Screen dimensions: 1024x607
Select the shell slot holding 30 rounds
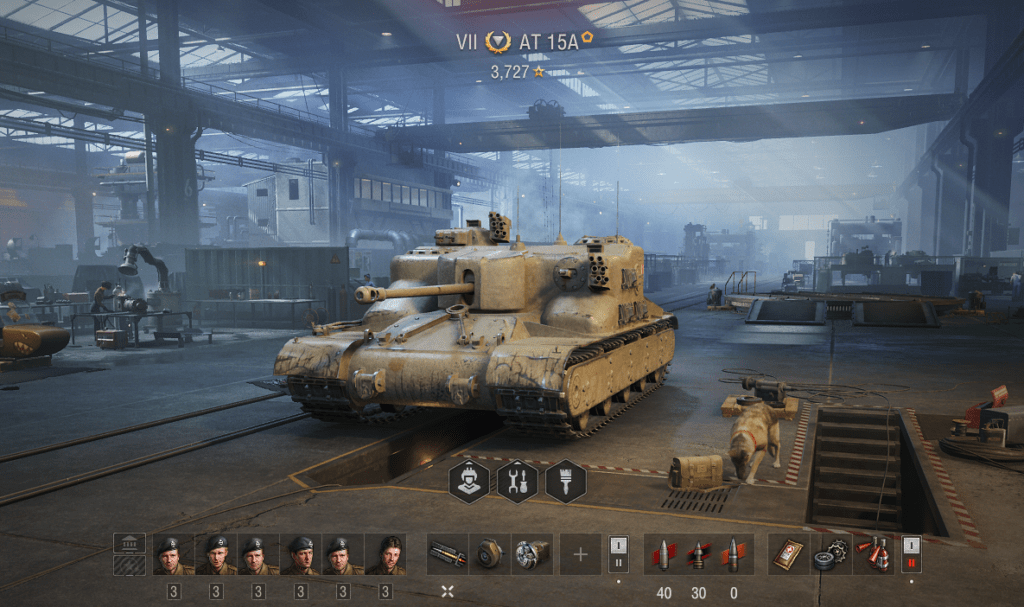pos(698,554)
